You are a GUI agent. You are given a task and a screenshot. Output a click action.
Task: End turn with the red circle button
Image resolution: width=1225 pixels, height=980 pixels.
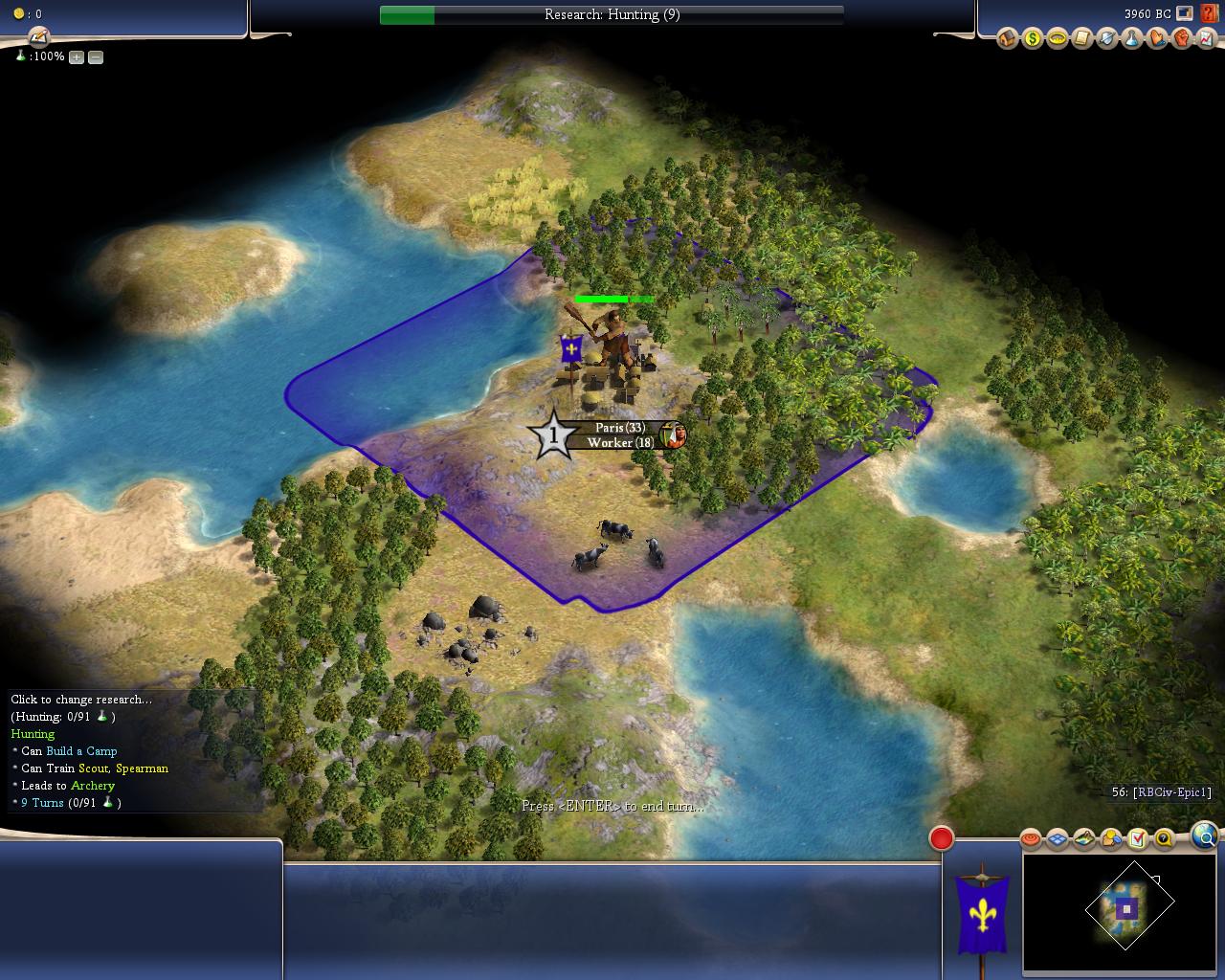942,838
